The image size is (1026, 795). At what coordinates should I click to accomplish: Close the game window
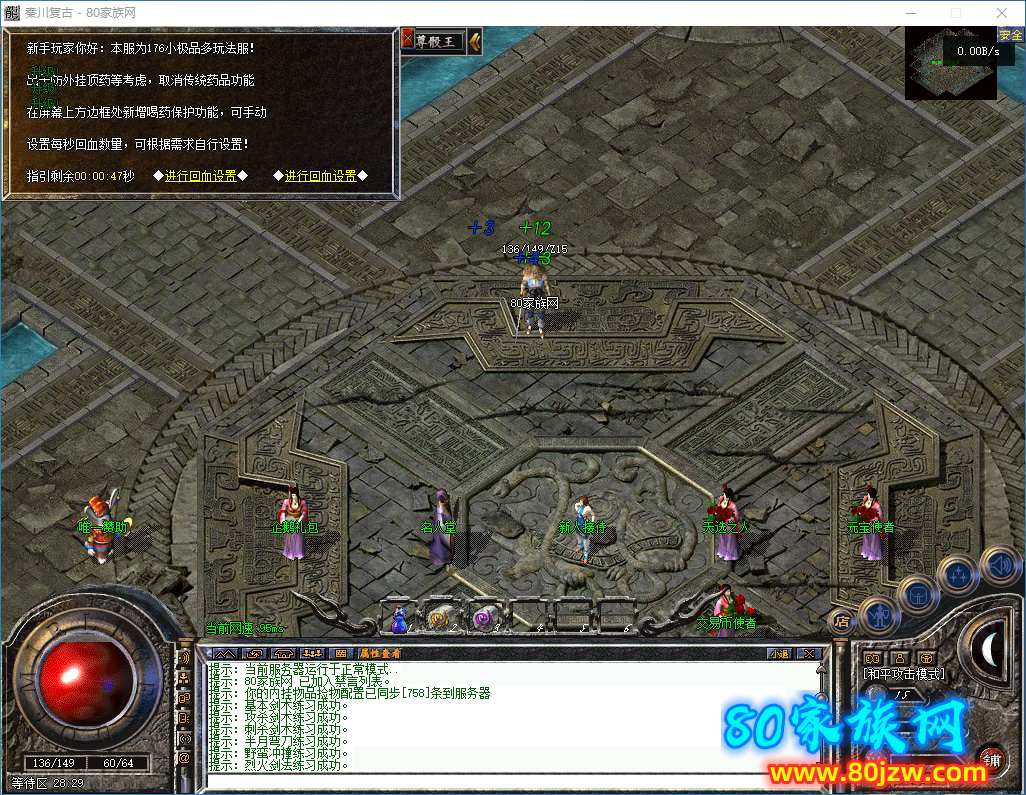pyautogui.click(x=1002, y=12)
